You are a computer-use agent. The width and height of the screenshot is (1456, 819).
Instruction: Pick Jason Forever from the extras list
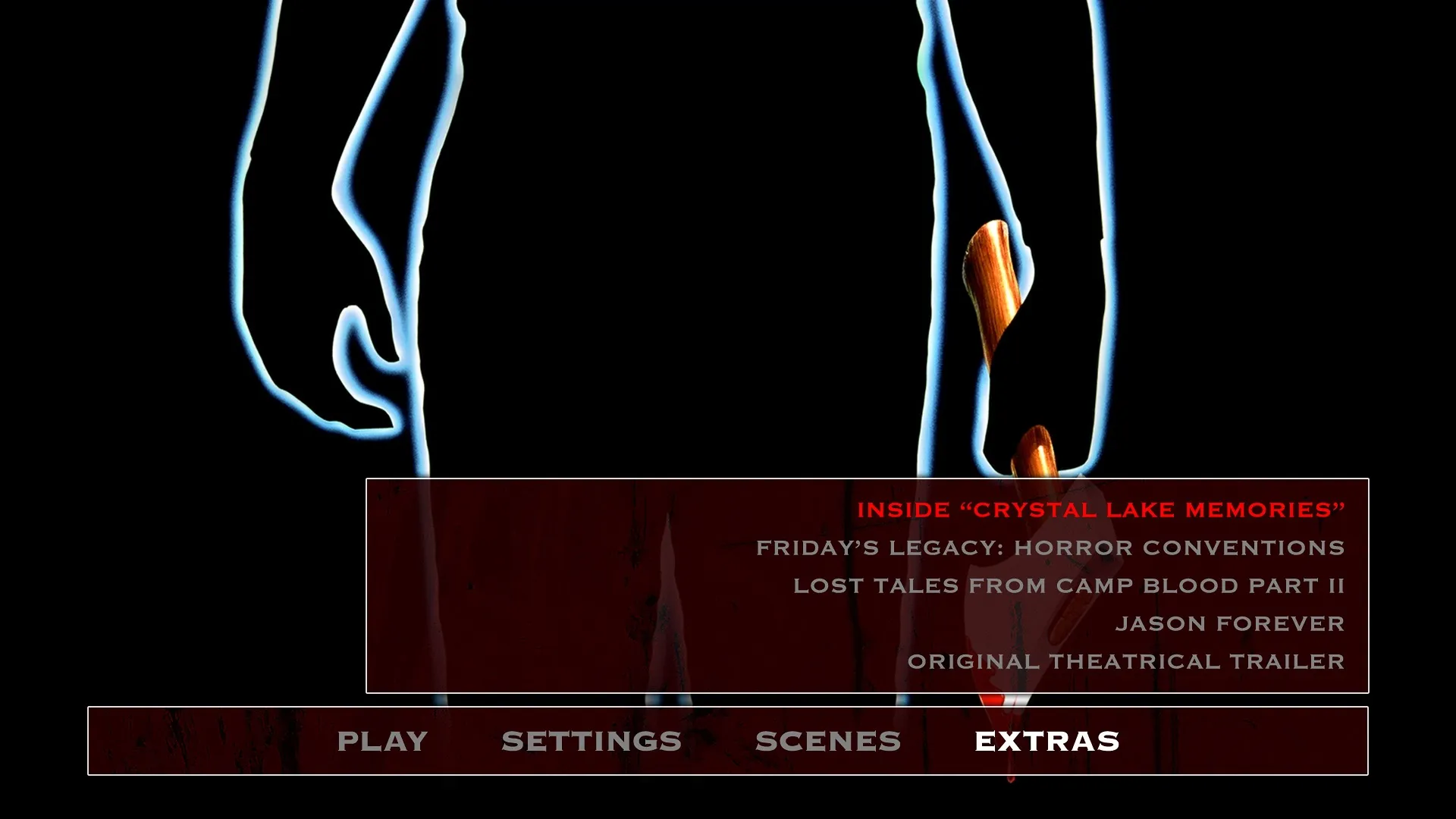(x=1229, y=623)
